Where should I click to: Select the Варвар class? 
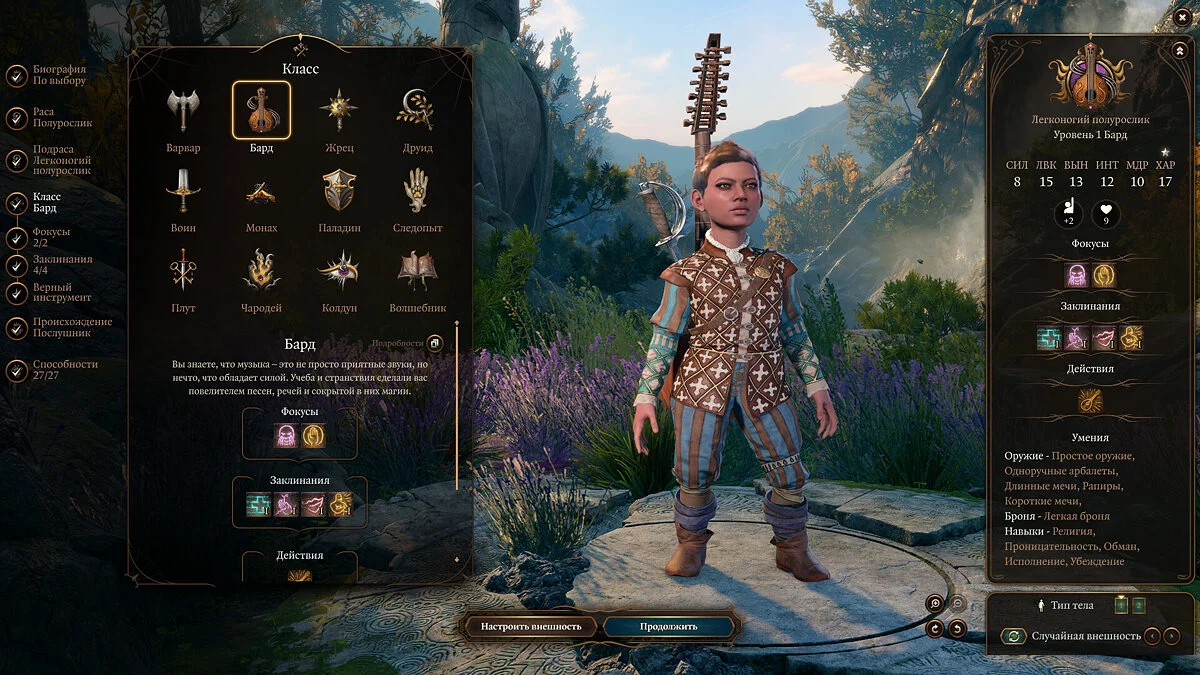[x=183, y=111]
